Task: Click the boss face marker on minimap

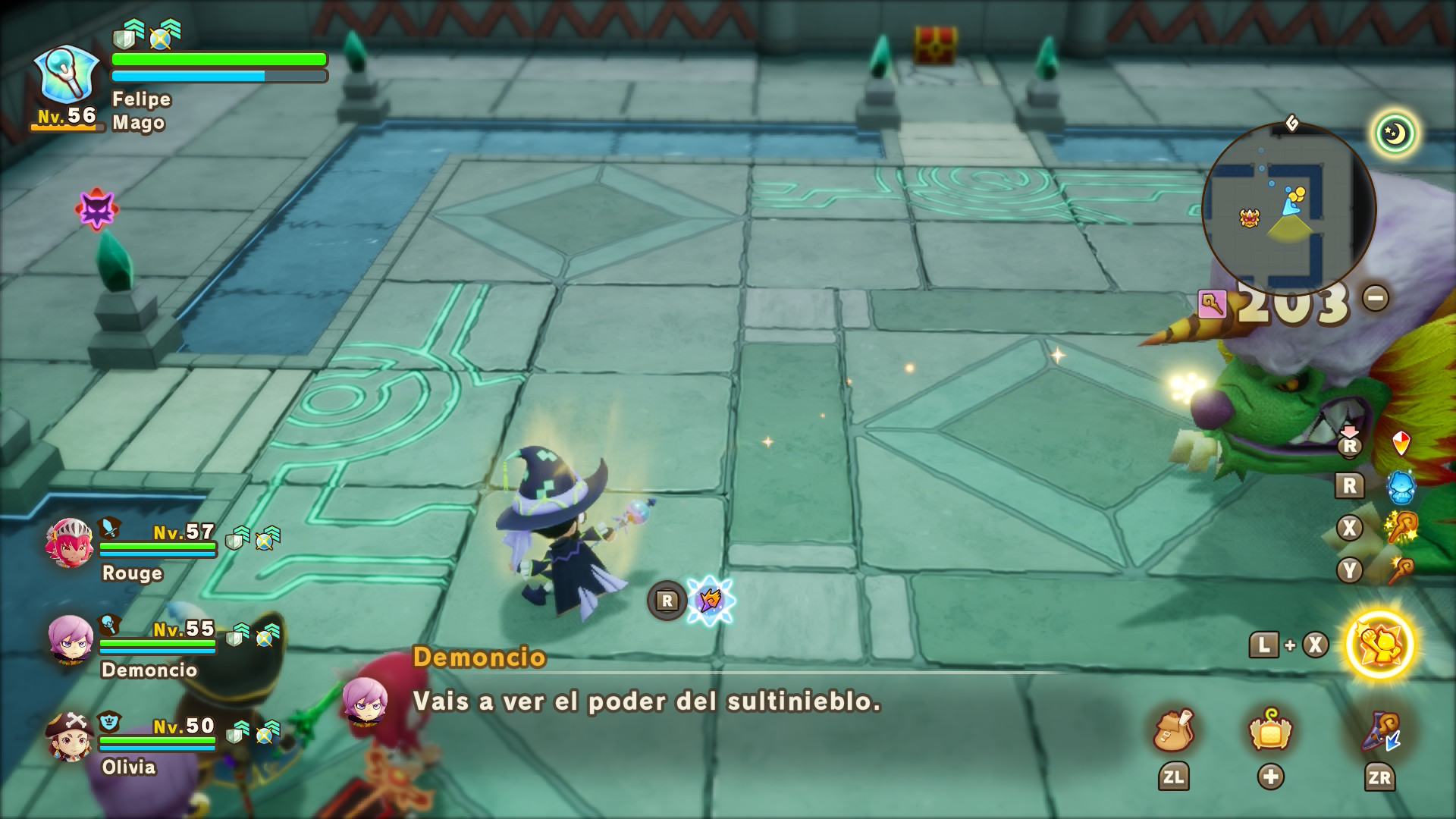Action: (x=1250, y=218)
